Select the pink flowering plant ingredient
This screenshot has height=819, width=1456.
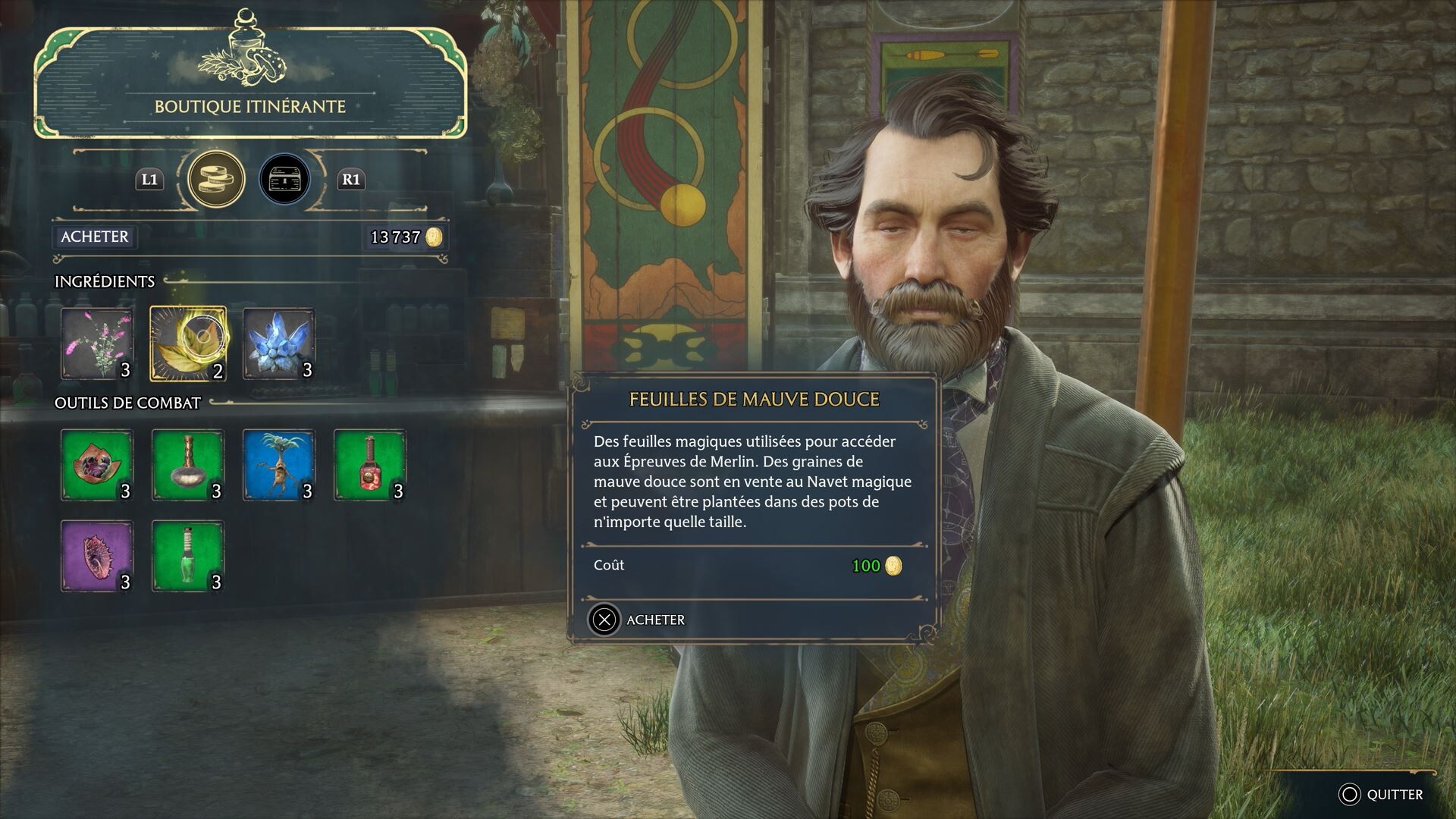pos(97,343)
